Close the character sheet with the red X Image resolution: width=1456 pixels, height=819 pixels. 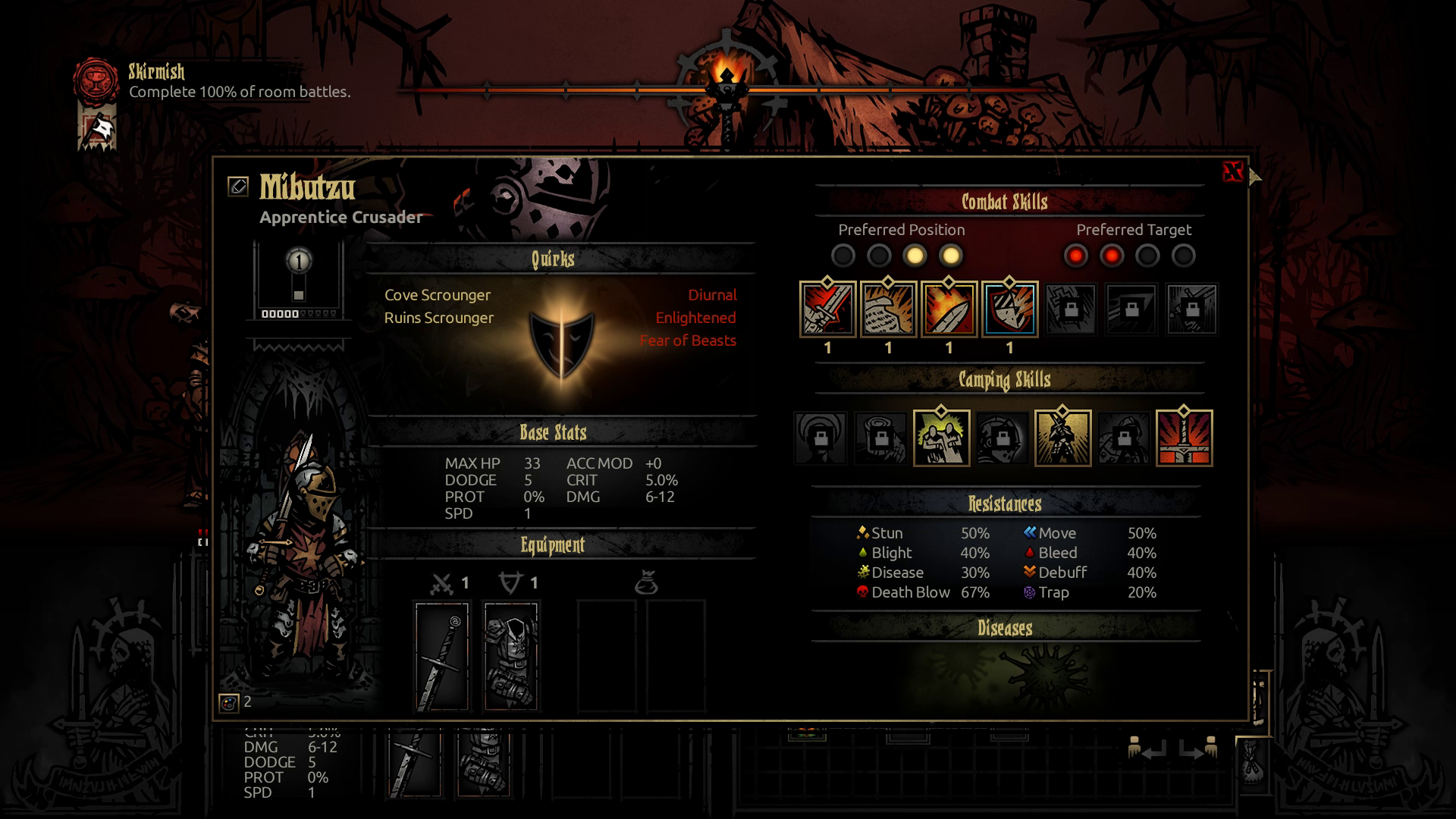[x=1233, y=172]
